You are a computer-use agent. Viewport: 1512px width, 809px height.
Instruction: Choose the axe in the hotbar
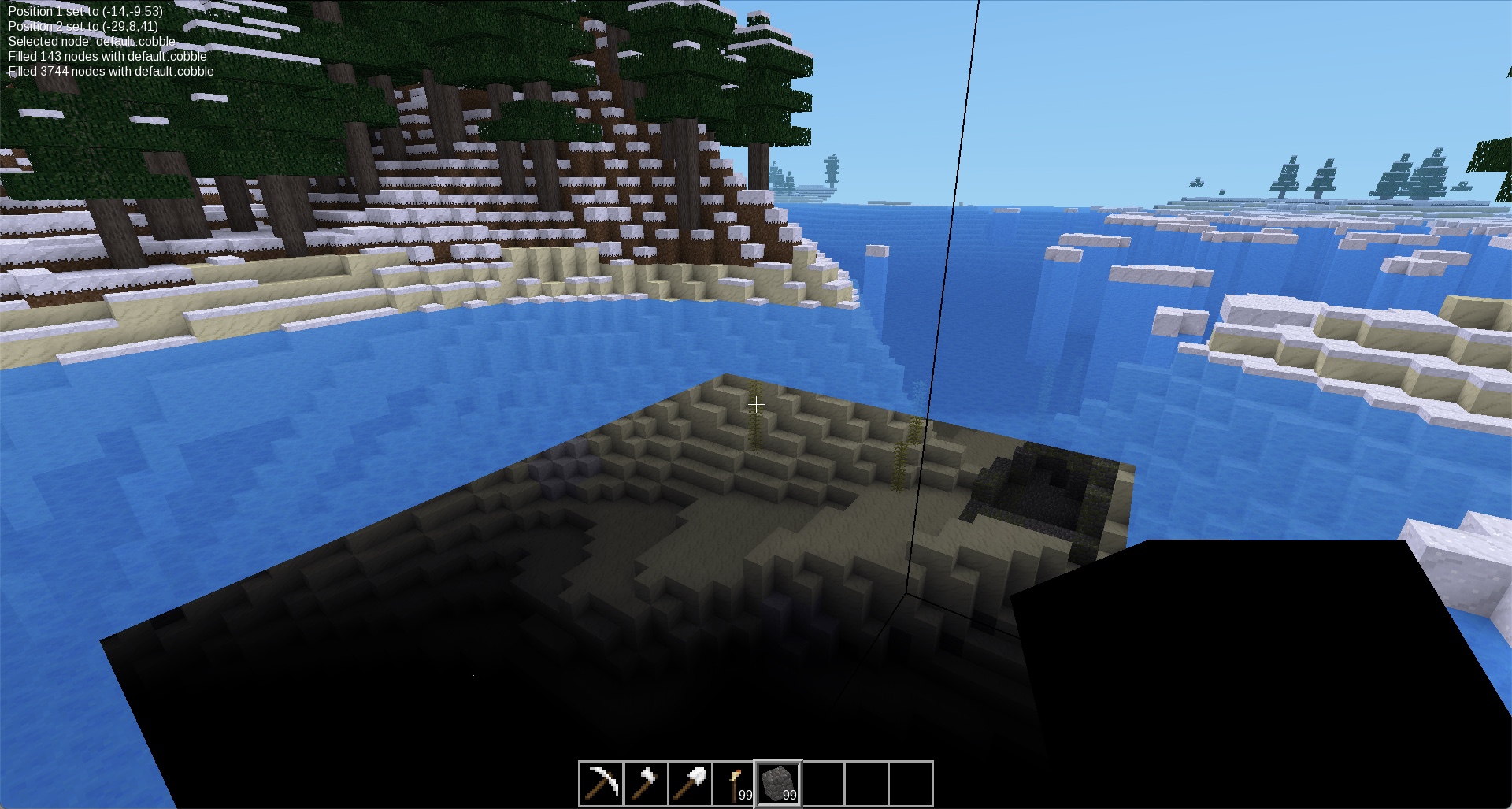pyautogui.click(x=646, y=784)
